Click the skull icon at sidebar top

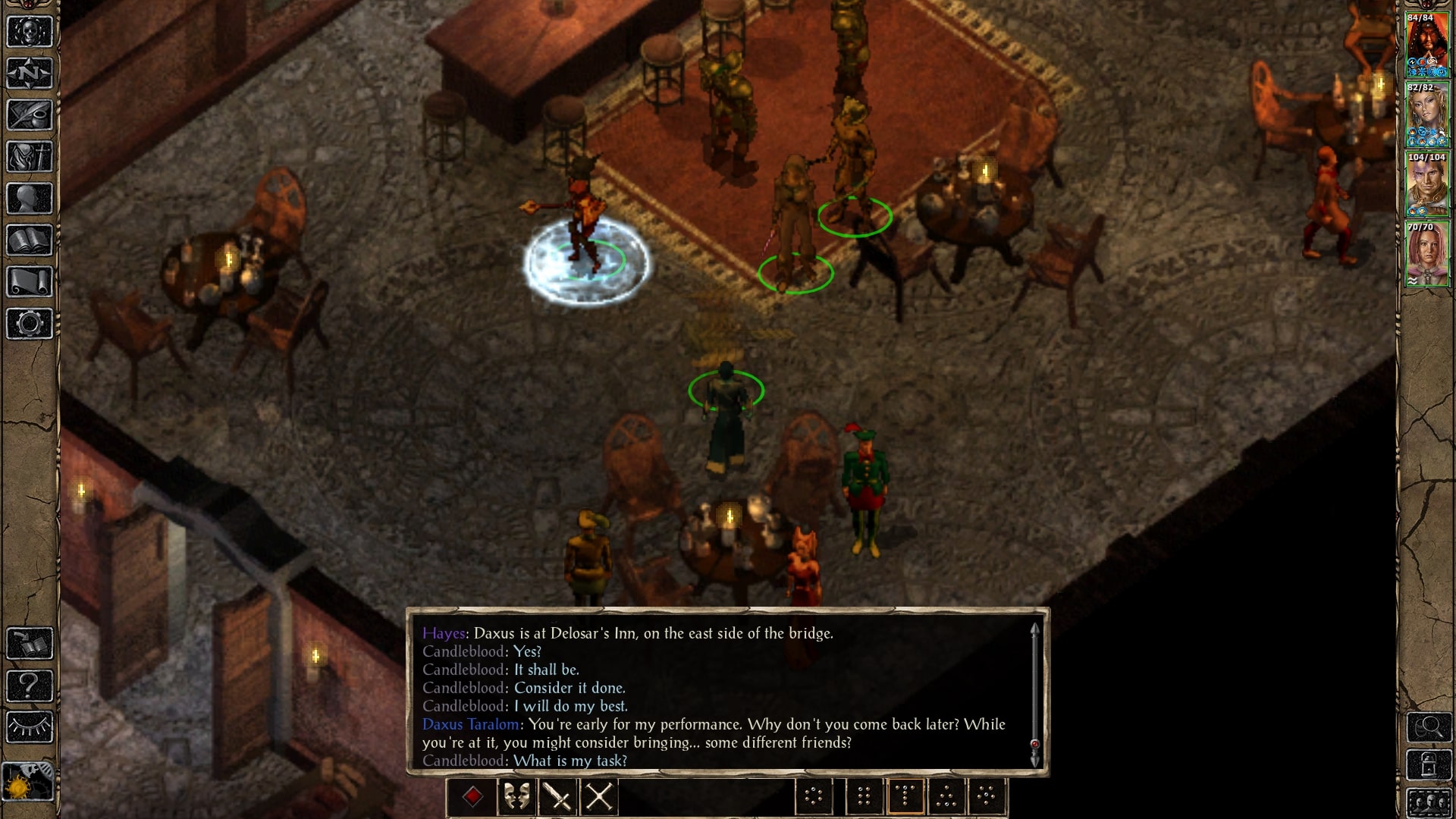[28, 32]
